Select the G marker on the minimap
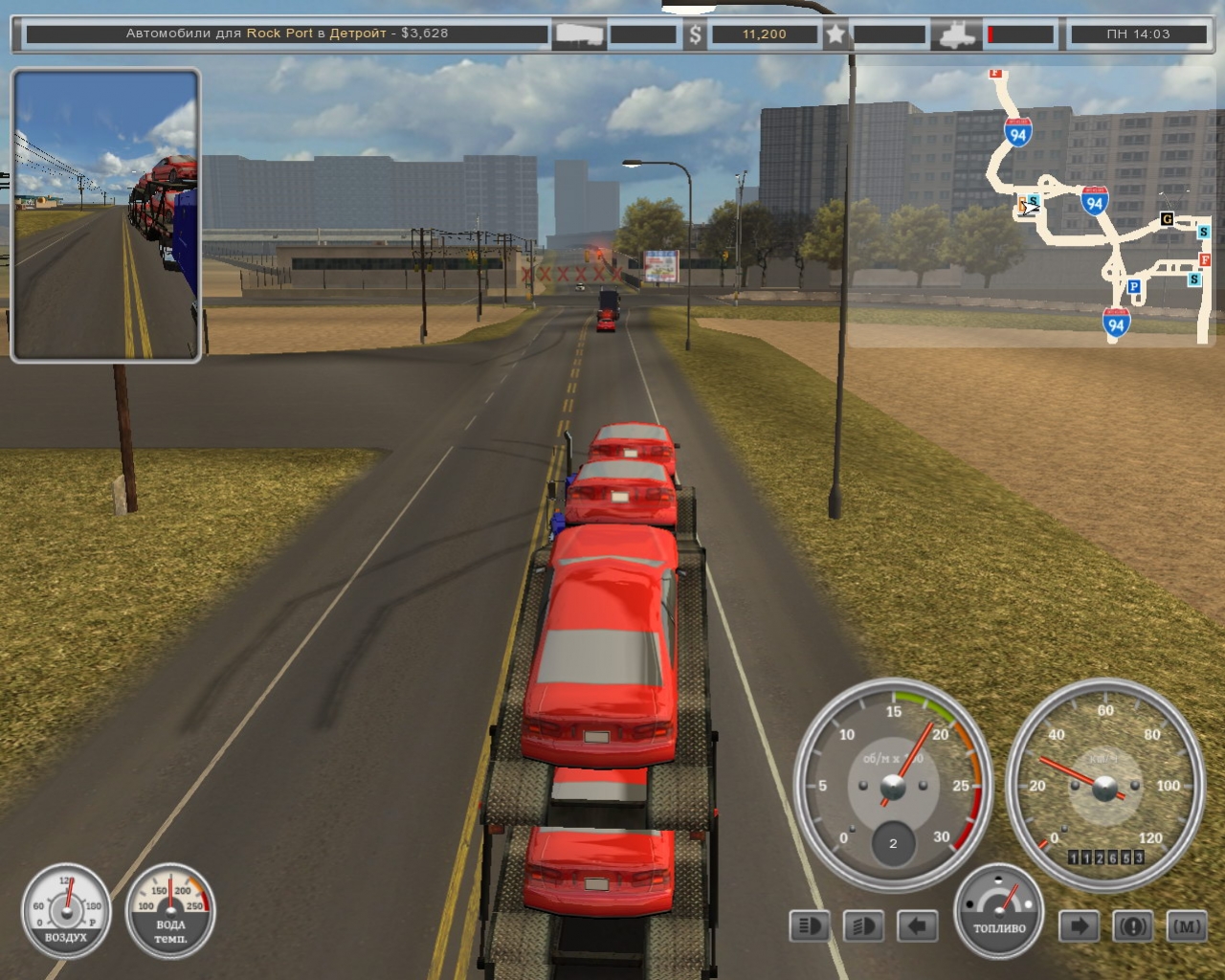Screen dimensions: 1225x980 [1167, 219]
